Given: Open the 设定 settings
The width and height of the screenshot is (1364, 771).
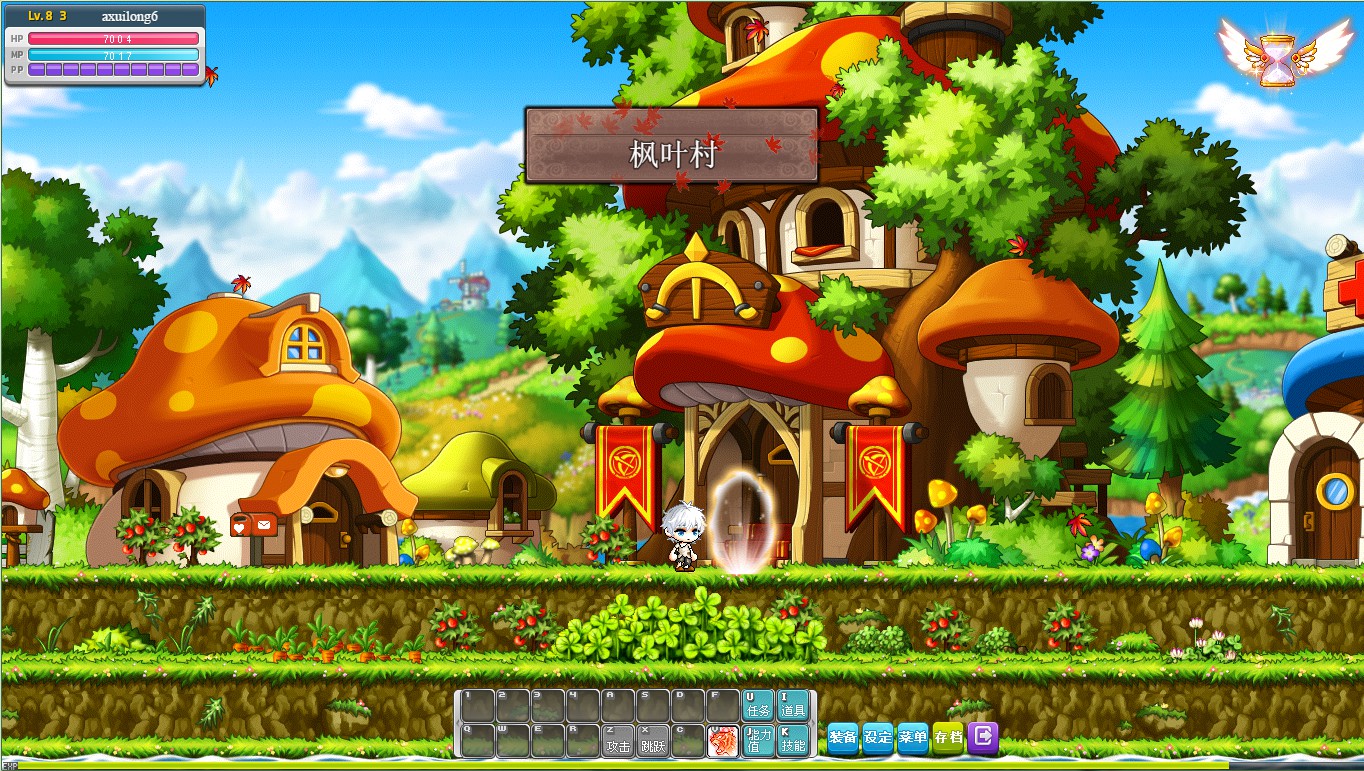Looking at the screenshot, I should tap(878, 738).
